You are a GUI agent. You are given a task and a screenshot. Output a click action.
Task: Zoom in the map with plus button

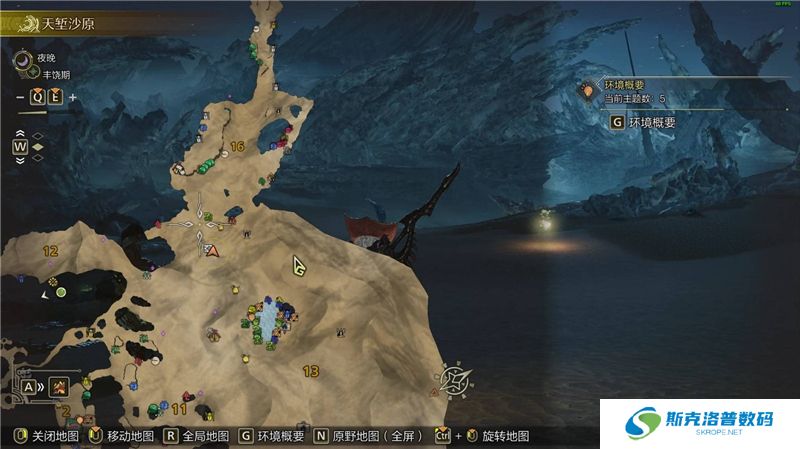point(72,97)
